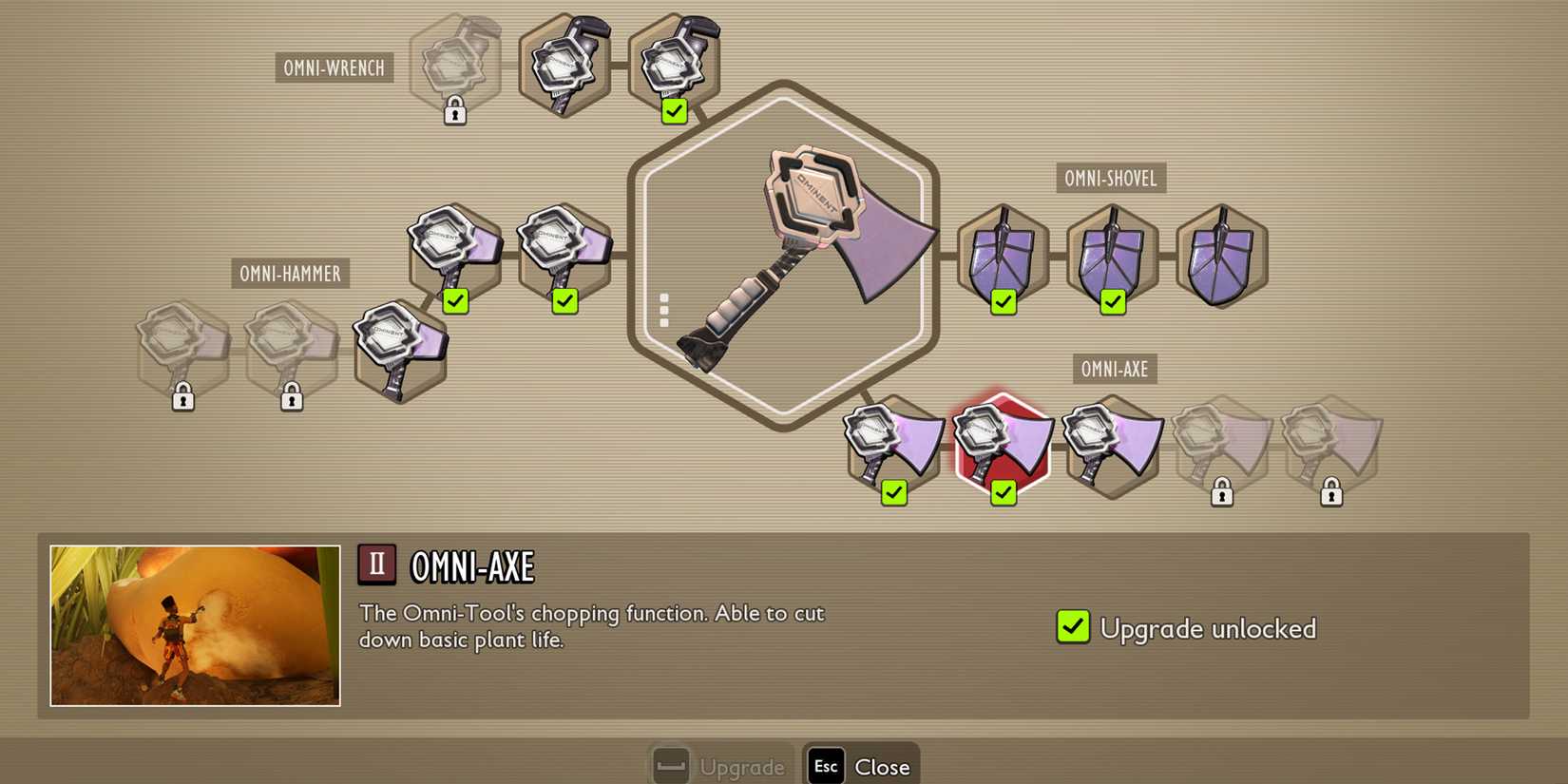Select the fourth locked Omni-Axe upgrade

click(x=1221, y=442)
